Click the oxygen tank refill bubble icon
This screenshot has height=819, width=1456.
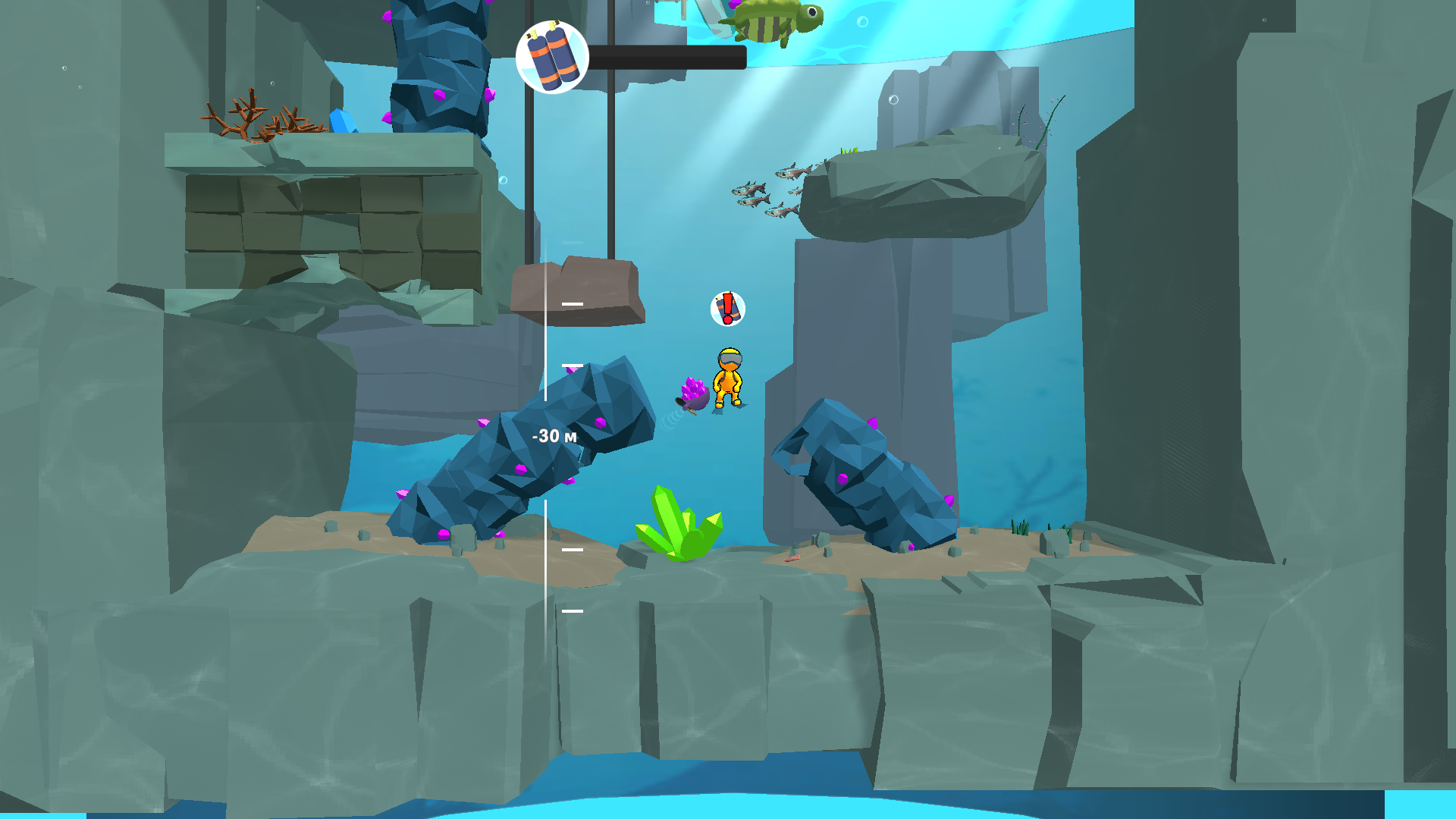(551, 58)
